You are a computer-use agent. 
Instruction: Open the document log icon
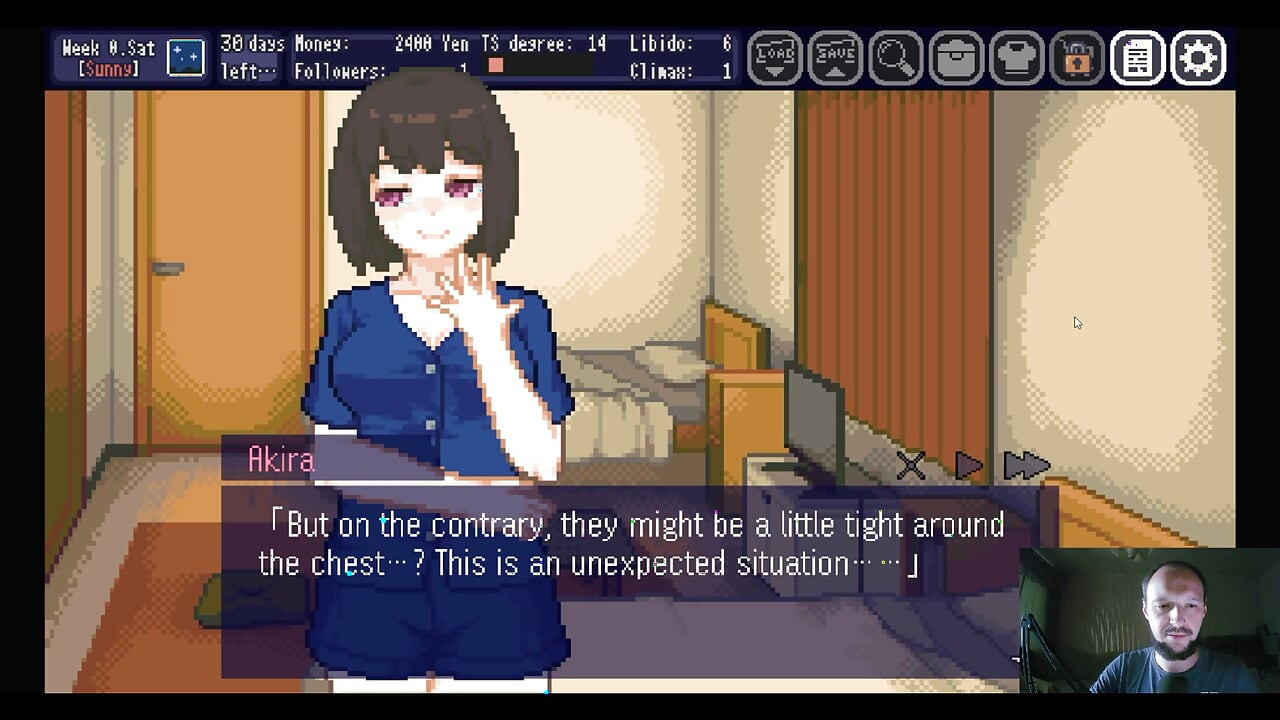pyautogui.click(x=1137, y=58)
